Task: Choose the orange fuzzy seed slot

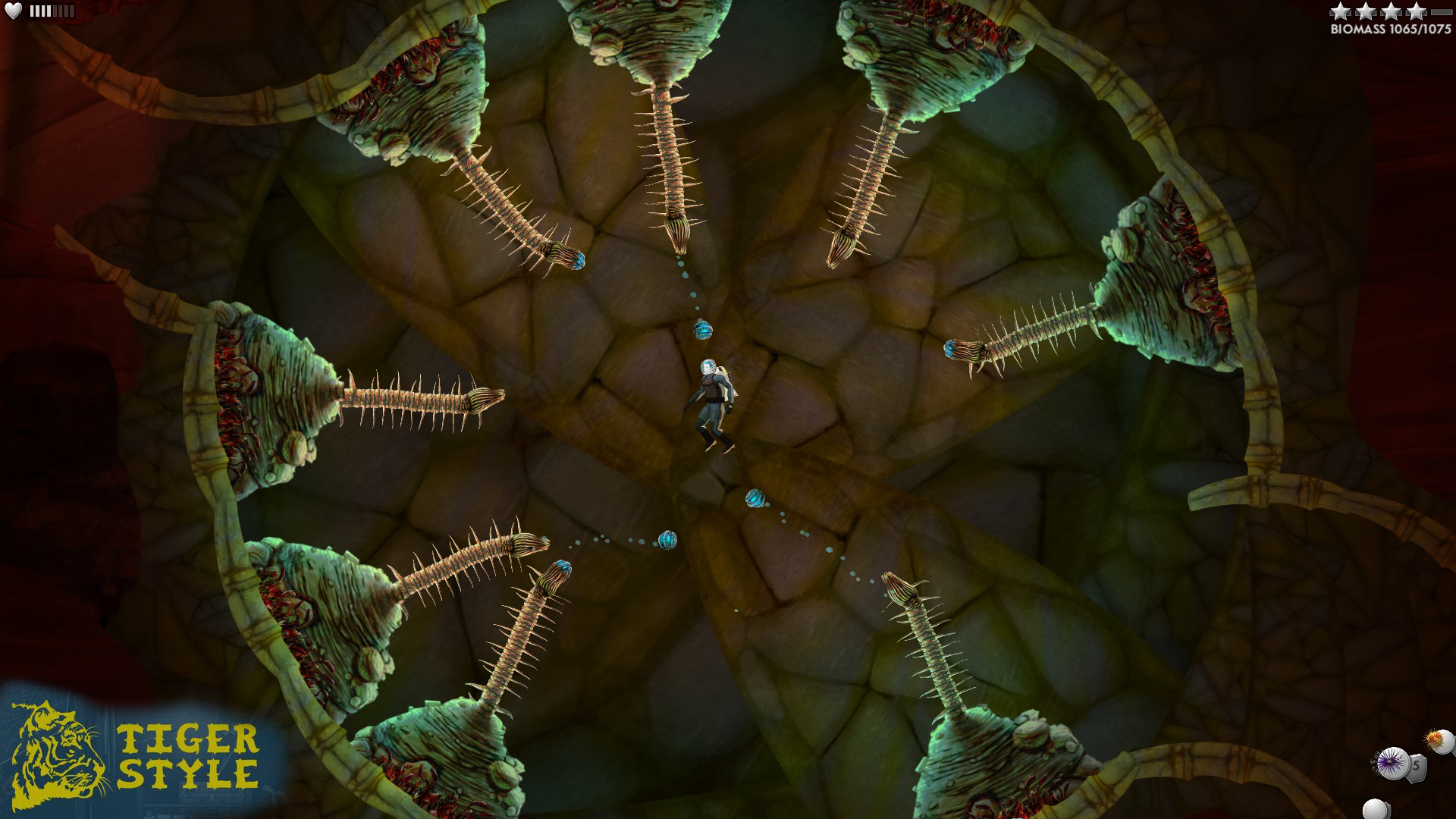Action: point(1439,740)
